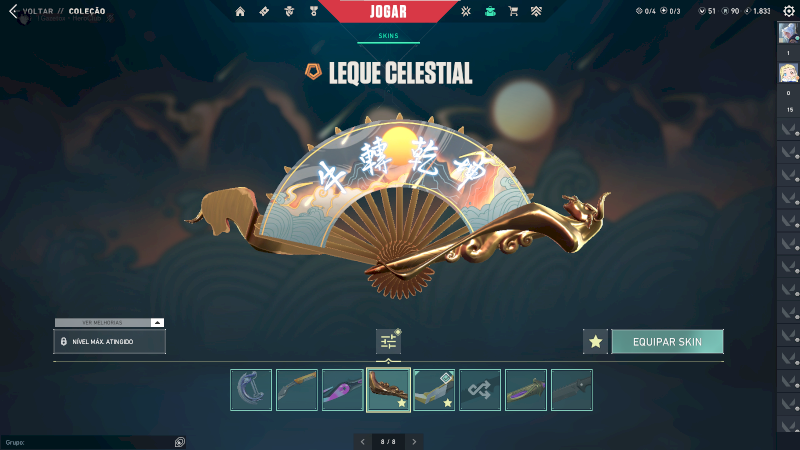This screenshot has width=800, height=450.
Task: Choose the random shuffle skin tile
Action: click(480, 390)
